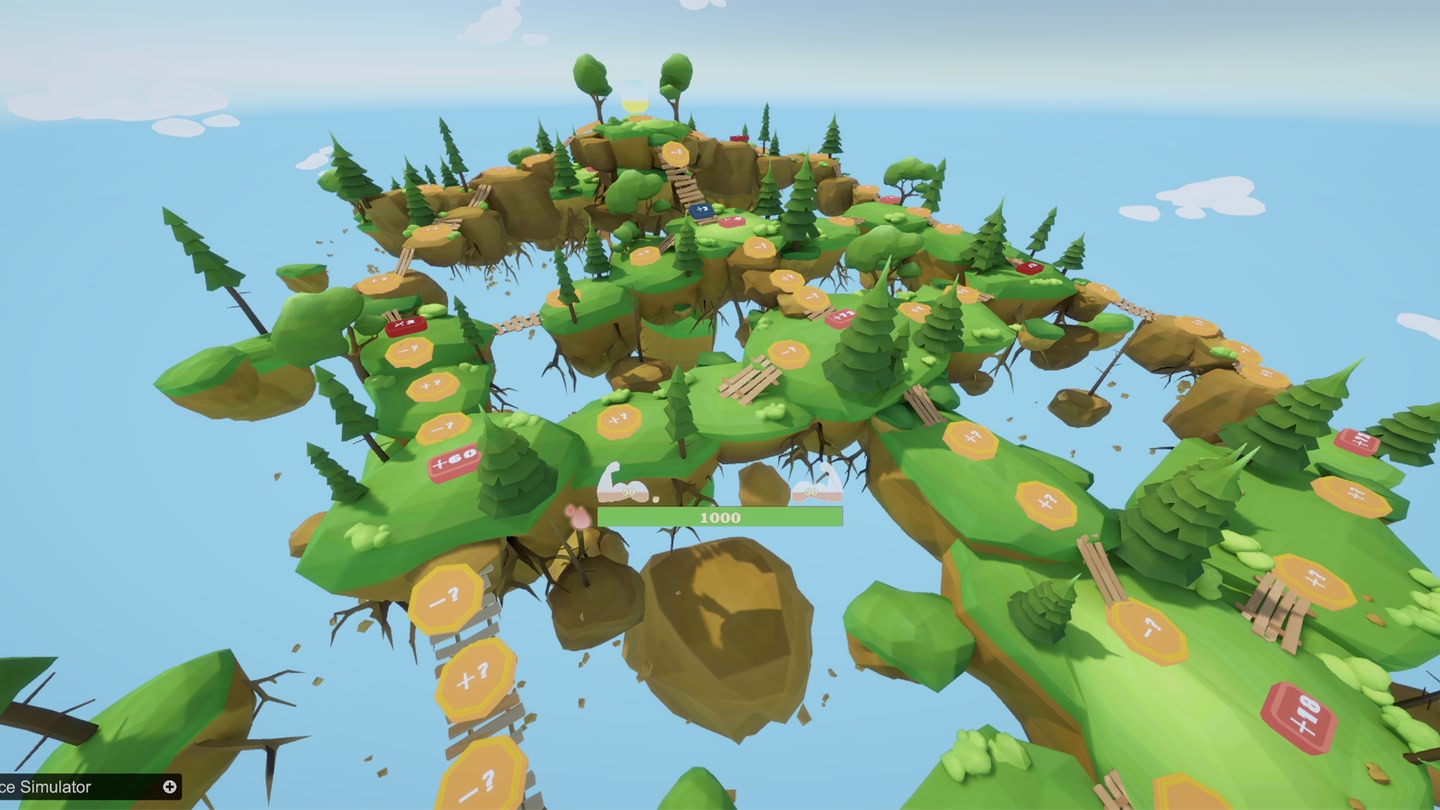The image size is (1440, 810).
Task: Click the plus icon beside the Simulator label
Action: (x=170, y=787)
